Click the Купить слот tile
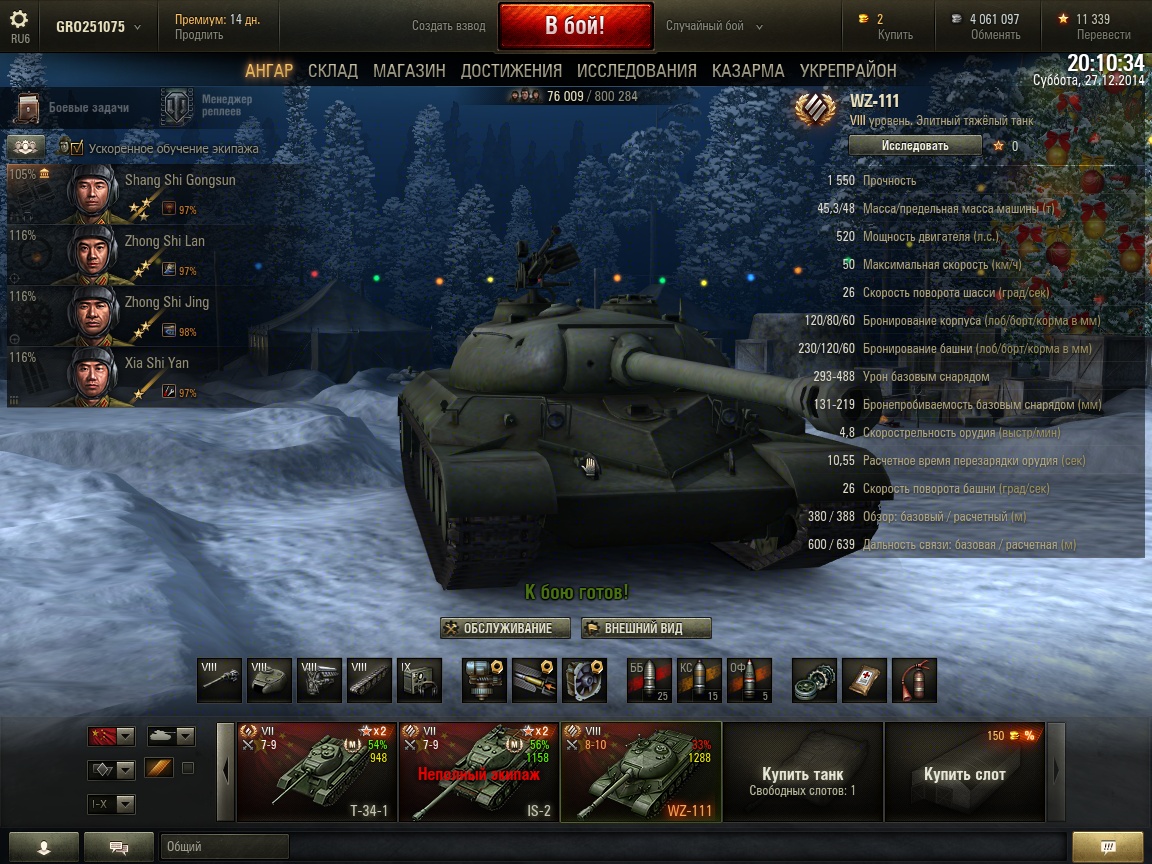The width and height of the screenshot is (1152, 864). pos(964,772)
